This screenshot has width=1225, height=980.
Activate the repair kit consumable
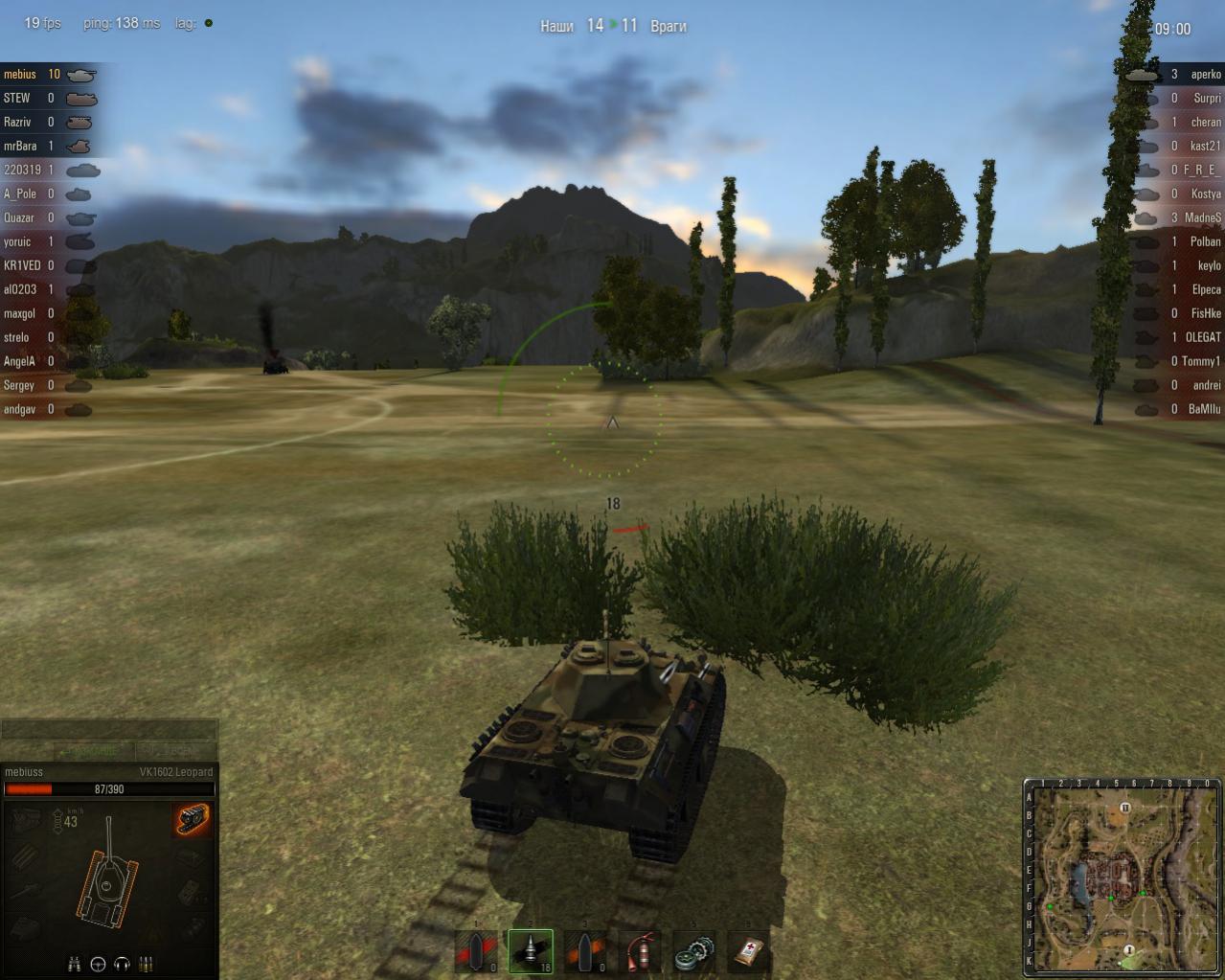coord(693,951)
